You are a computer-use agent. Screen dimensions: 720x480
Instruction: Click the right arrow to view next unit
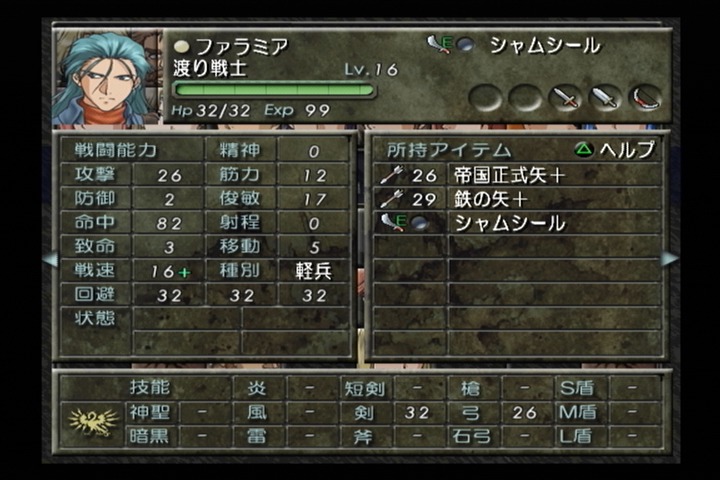point(669,259)
